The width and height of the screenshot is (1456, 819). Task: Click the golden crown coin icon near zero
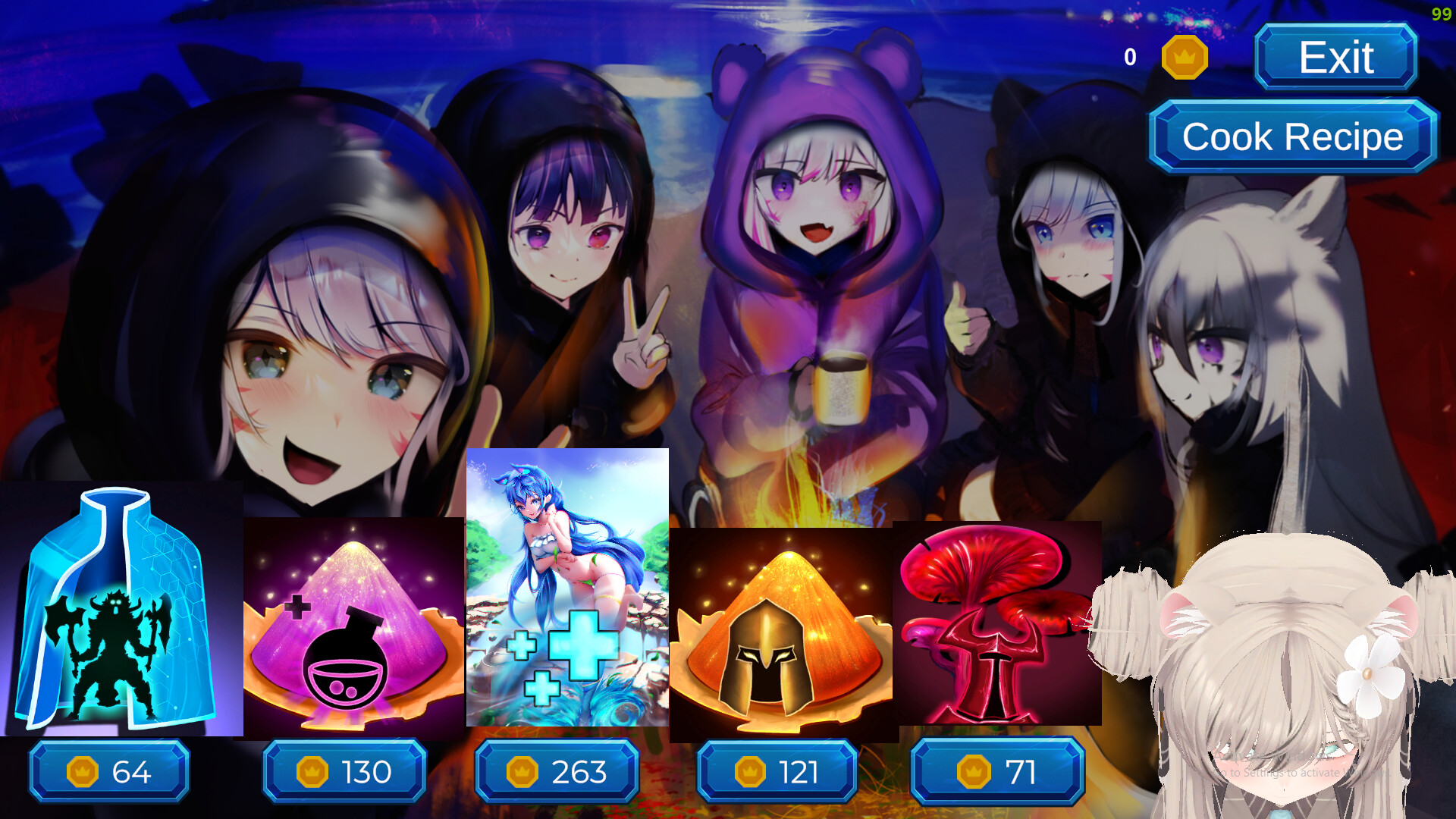pyautogui.click(x=1185, y=57)
